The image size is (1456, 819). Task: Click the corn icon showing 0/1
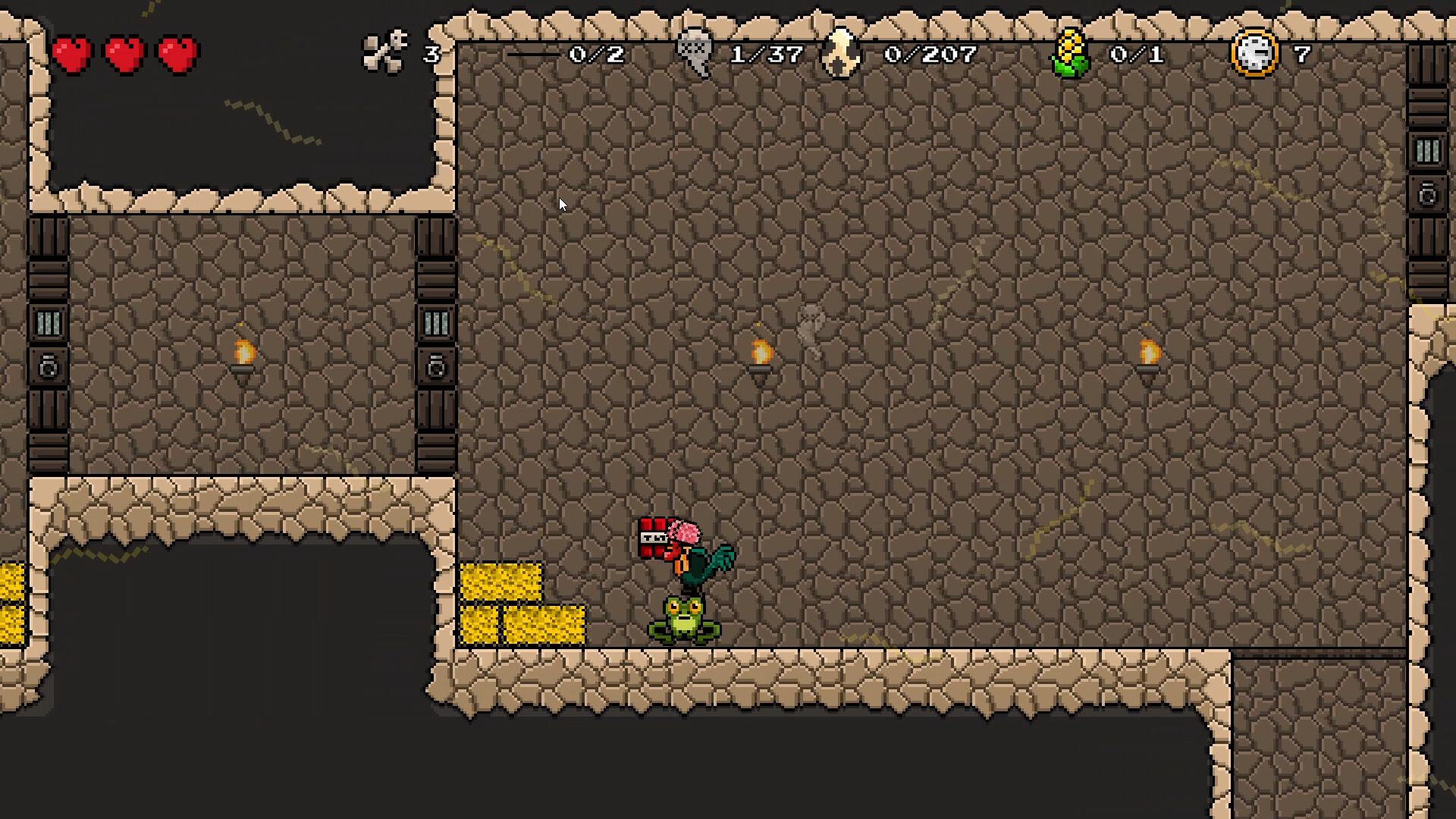(x=1072, y=52)
